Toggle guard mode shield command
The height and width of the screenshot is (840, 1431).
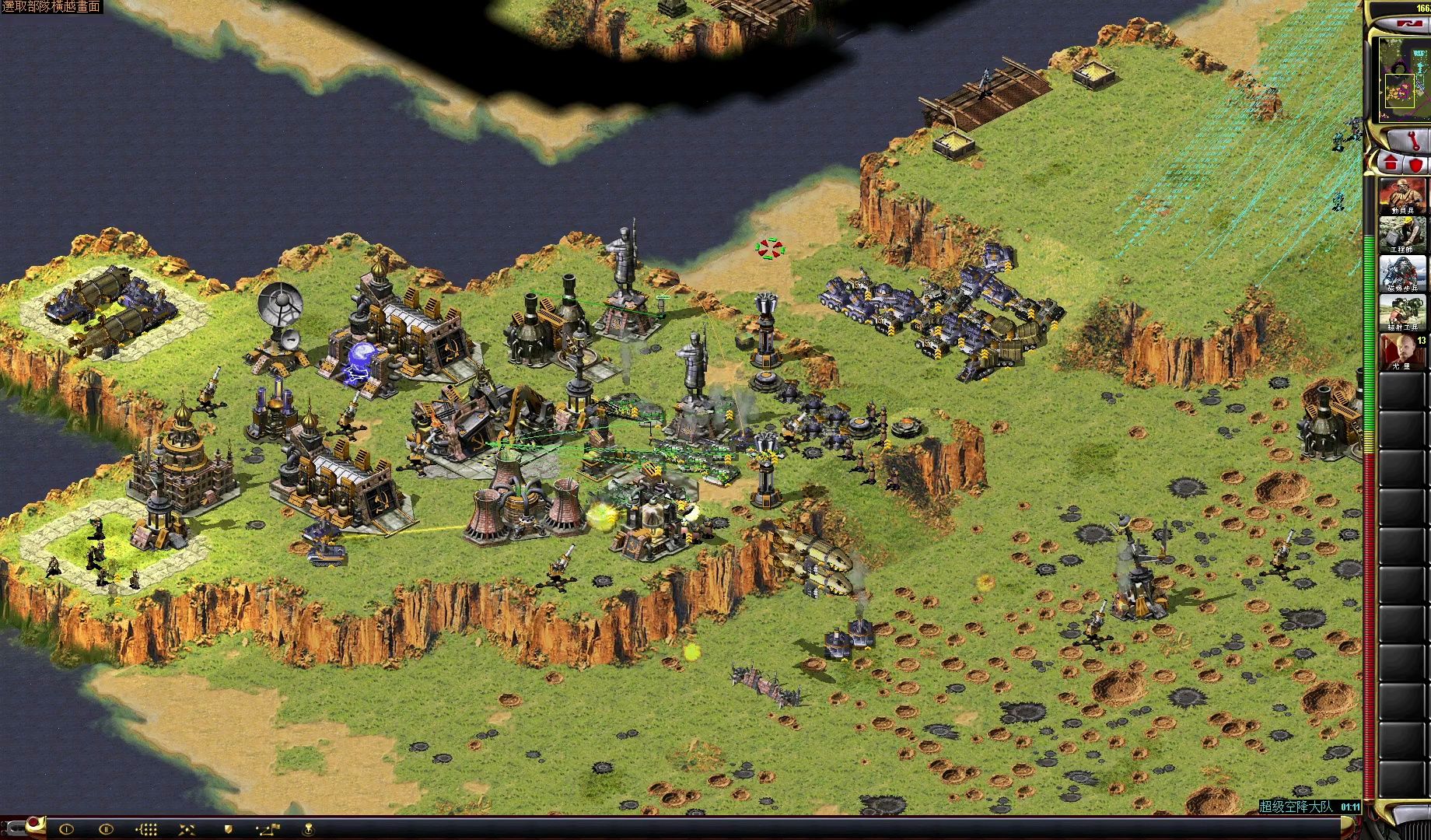pos(229,829)
